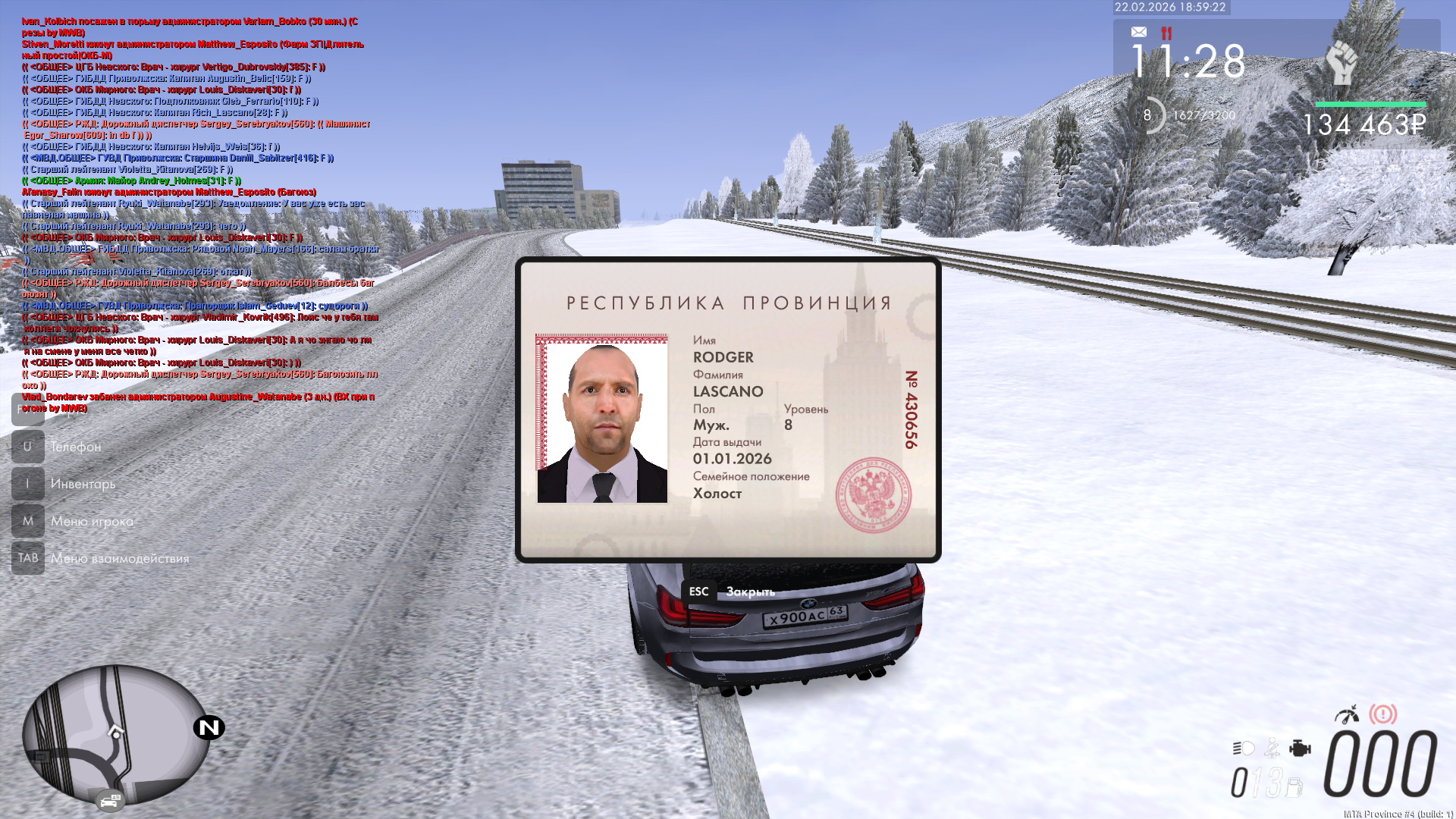
Task: Click the raised fist icon
Action: click(x=1341, y=61)
